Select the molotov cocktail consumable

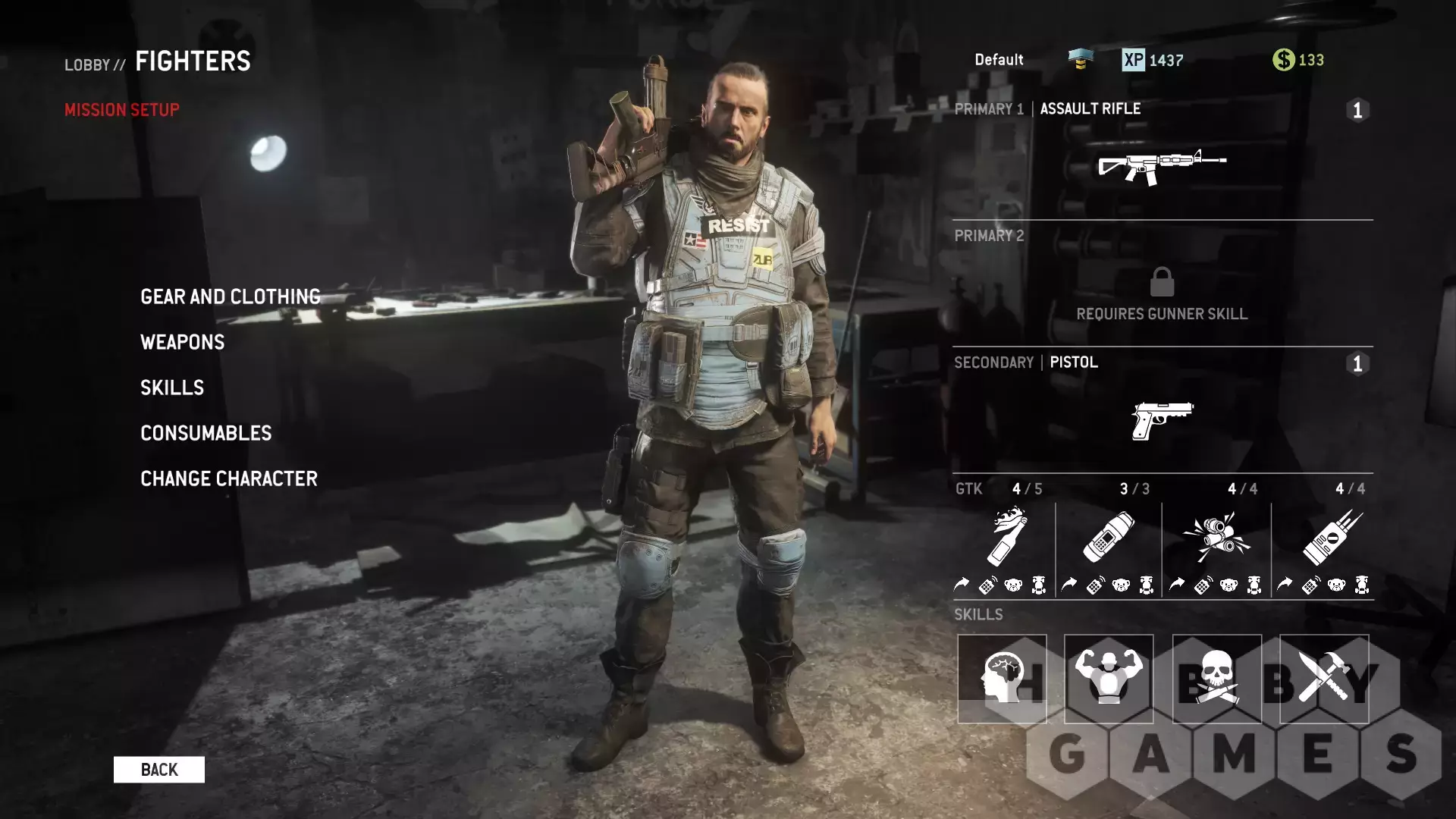1007,537
